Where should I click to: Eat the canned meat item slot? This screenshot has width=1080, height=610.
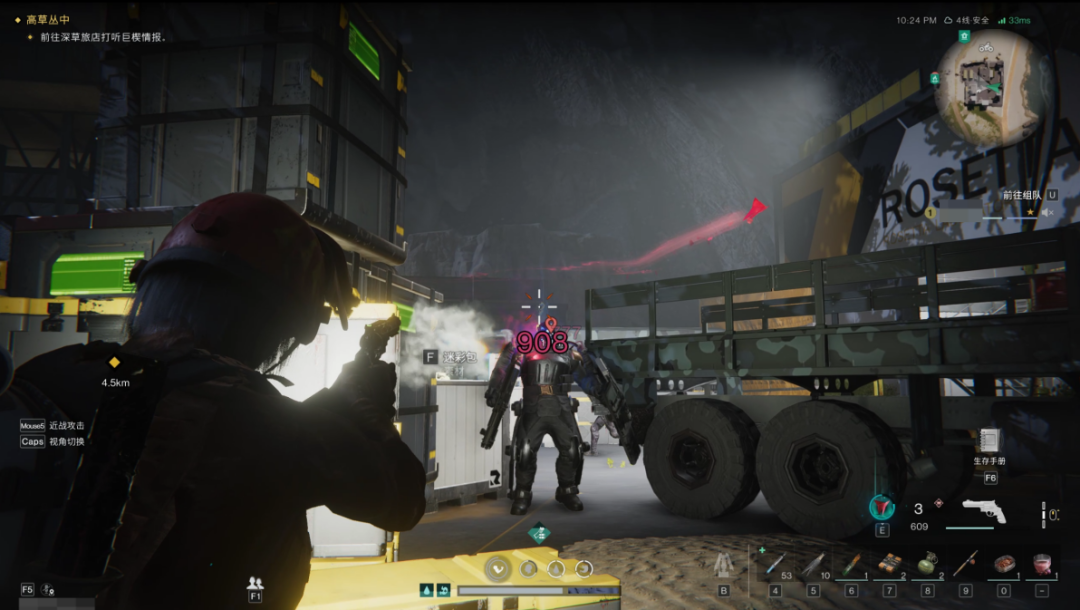1003,565
